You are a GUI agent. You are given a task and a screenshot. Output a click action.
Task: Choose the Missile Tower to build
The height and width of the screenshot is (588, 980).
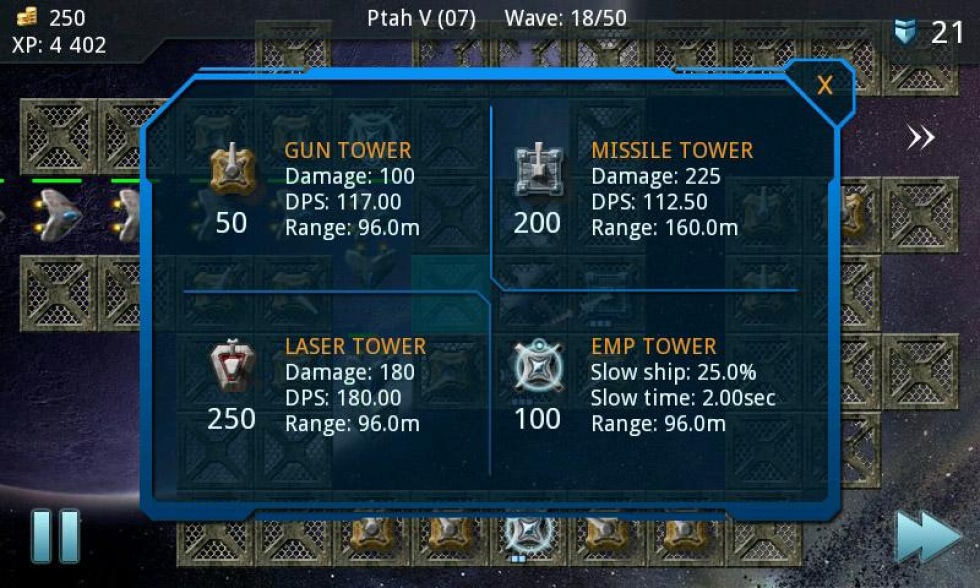coord(538,170)
